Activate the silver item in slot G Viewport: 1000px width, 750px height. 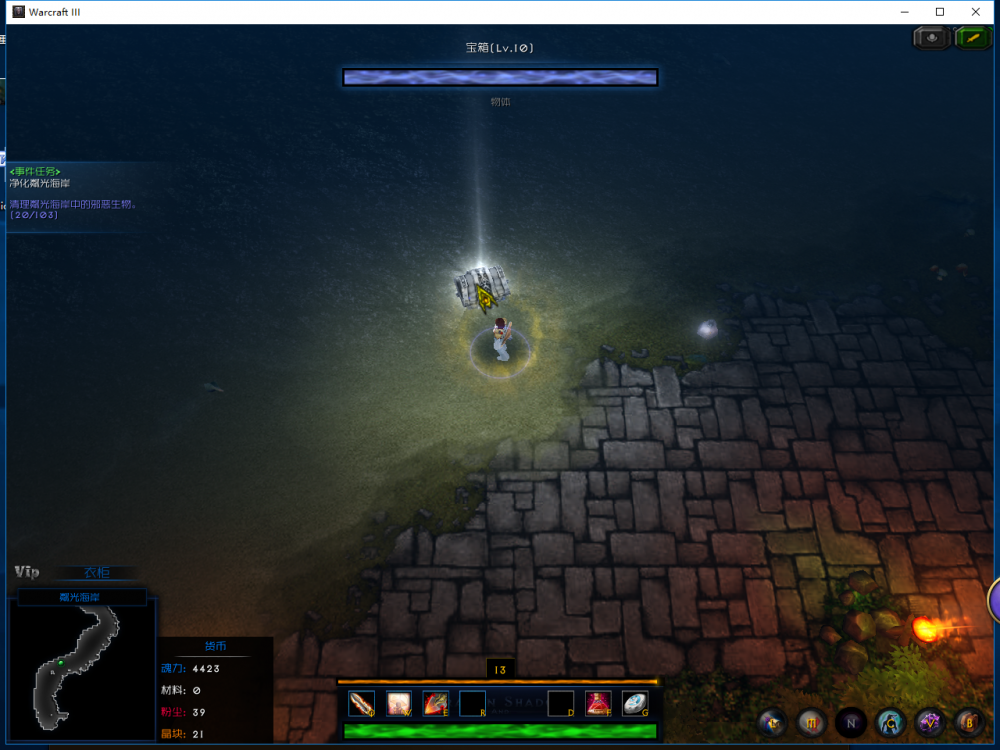tap(635, 703)
